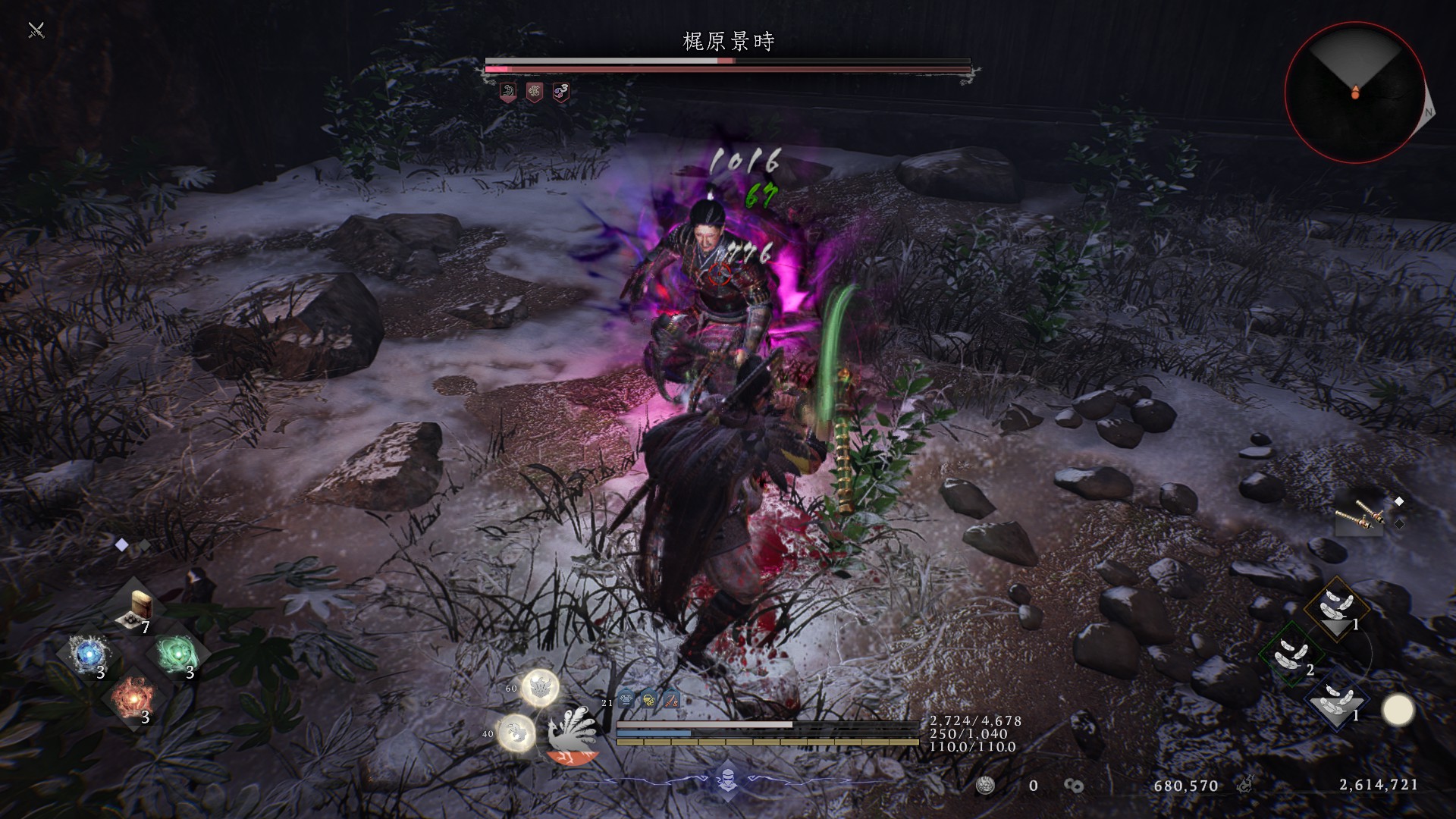Click the first boss debuff icon

pyautogui.click(x=508, y=93)
